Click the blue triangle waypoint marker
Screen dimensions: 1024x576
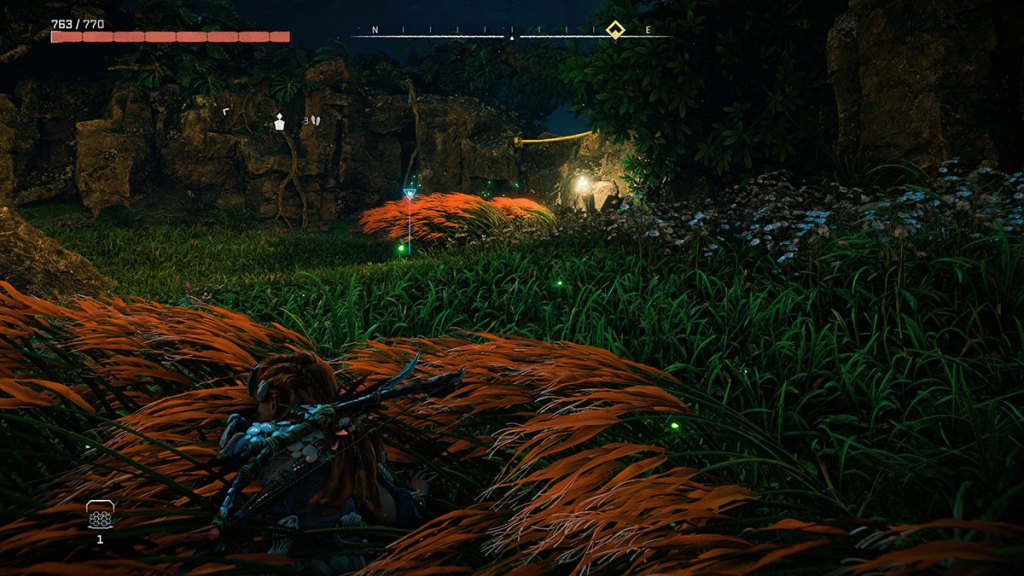coord(409,194)
